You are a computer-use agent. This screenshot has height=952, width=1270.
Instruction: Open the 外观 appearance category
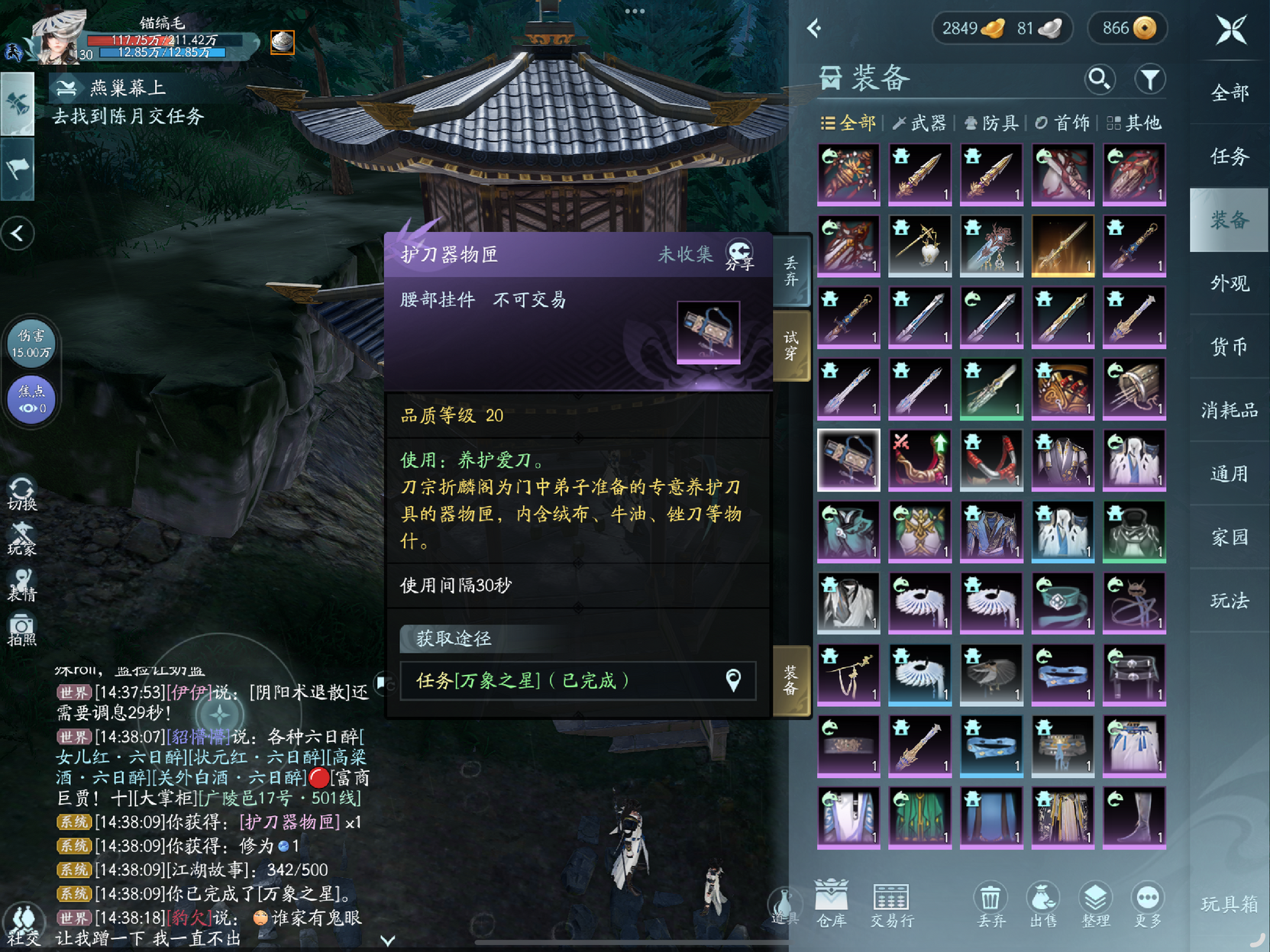click(1229, 283)
